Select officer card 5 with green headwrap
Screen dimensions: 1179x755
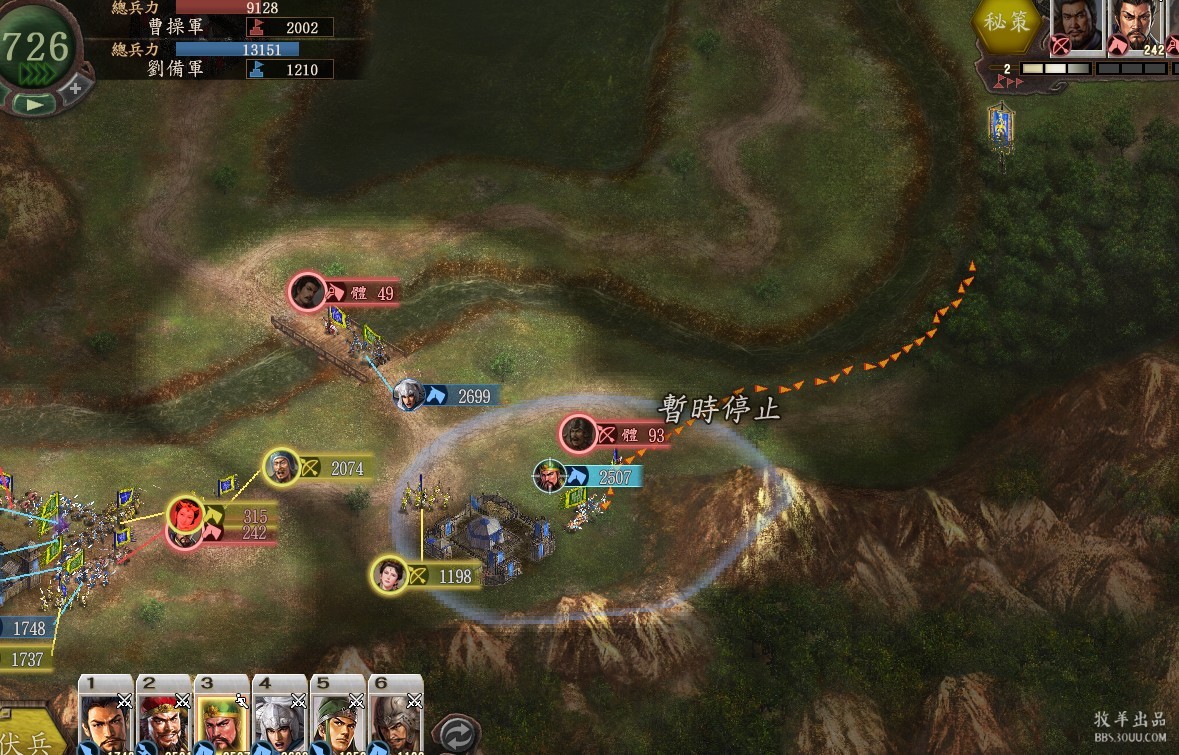[x=338, y=716]
